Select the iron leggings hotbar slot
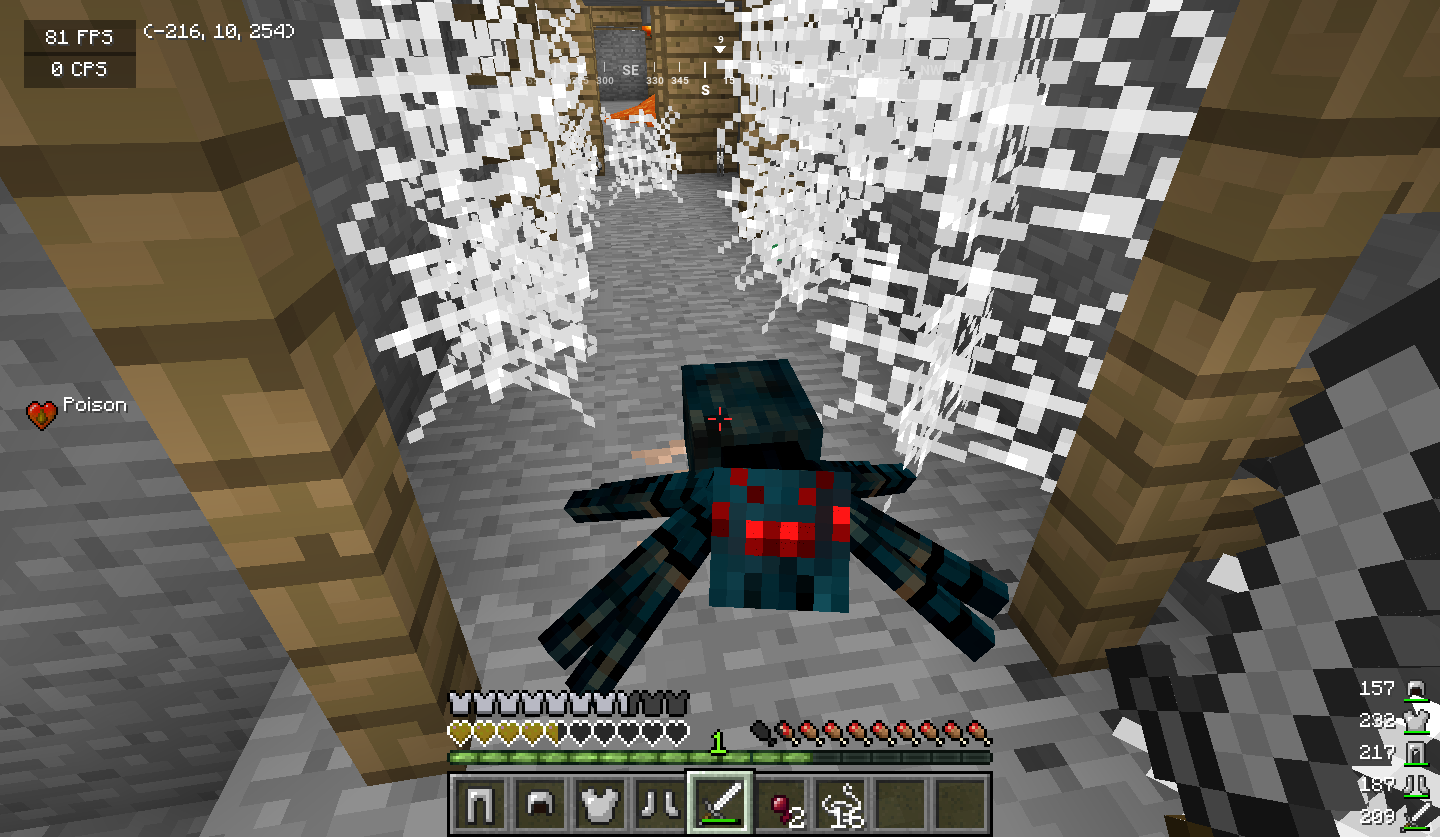The image size is (1440, 837). pos(479,802)
